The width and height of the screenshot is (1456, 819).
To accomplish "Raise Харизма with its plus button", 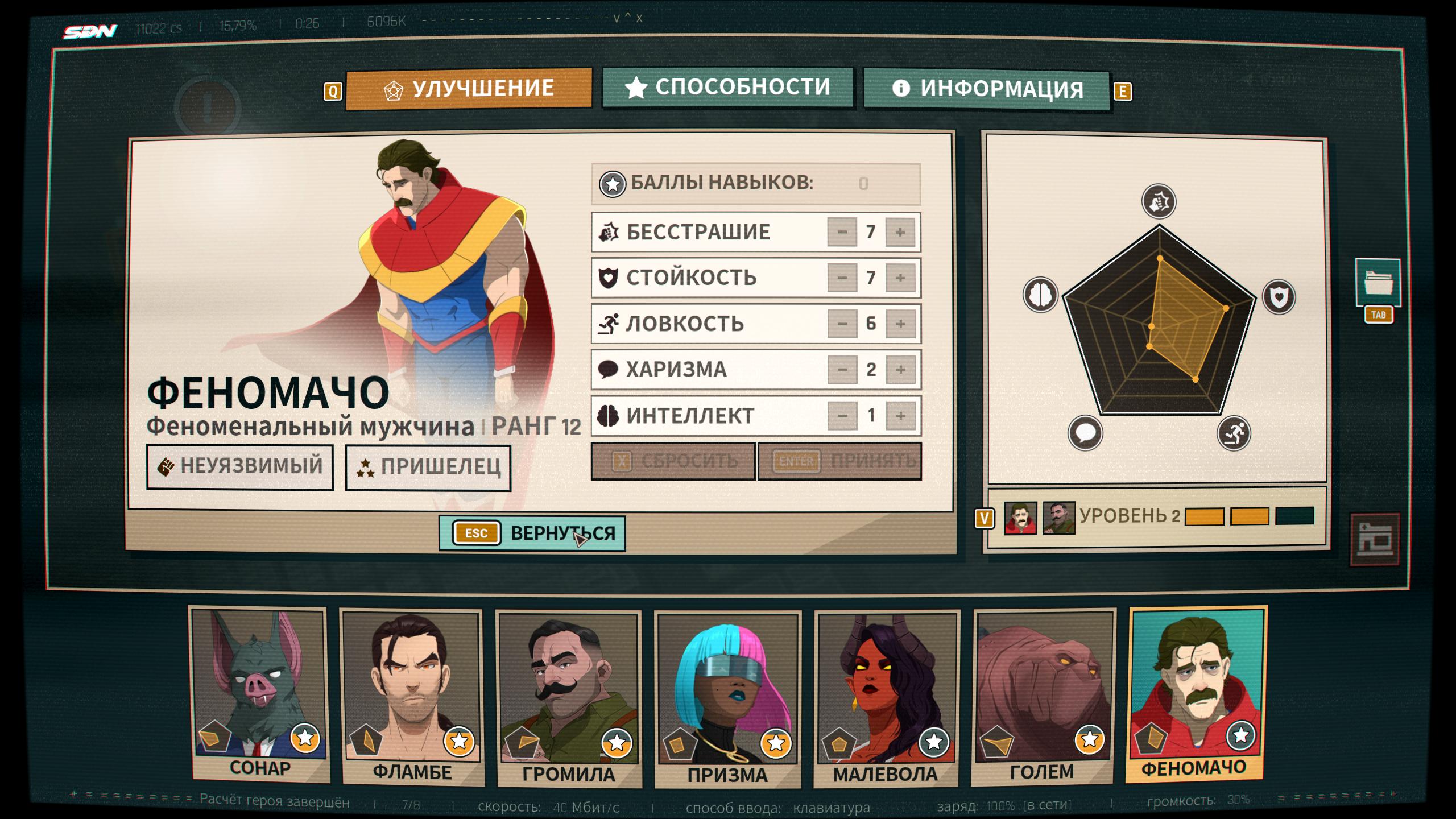I will coord(900,370).
